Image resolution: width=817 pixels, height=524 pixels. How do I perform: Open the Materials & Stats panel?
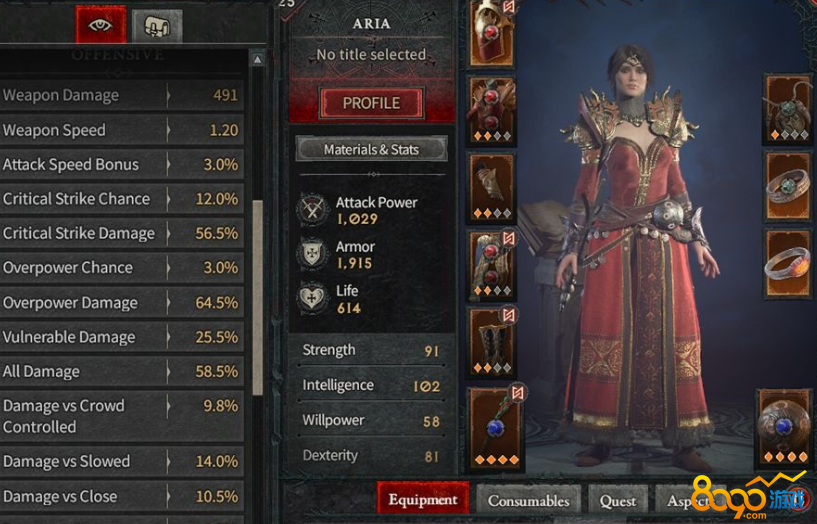[371, 150]
